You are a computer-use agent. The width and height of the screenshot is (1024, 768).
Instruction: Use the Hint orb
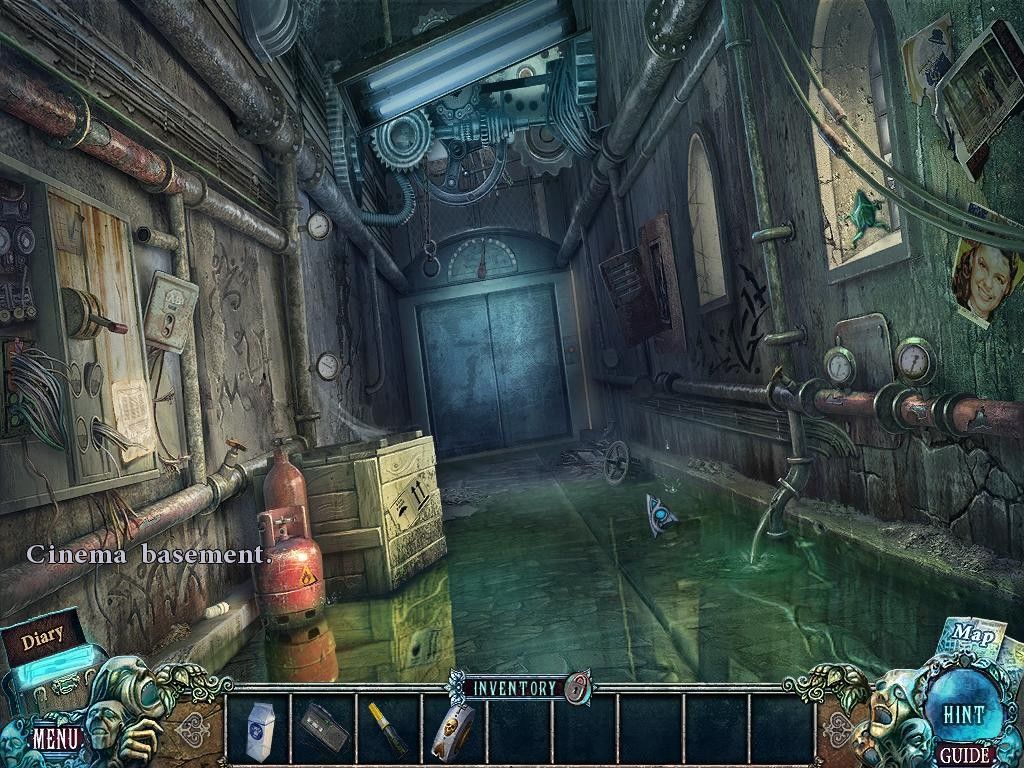click(964, 714)
